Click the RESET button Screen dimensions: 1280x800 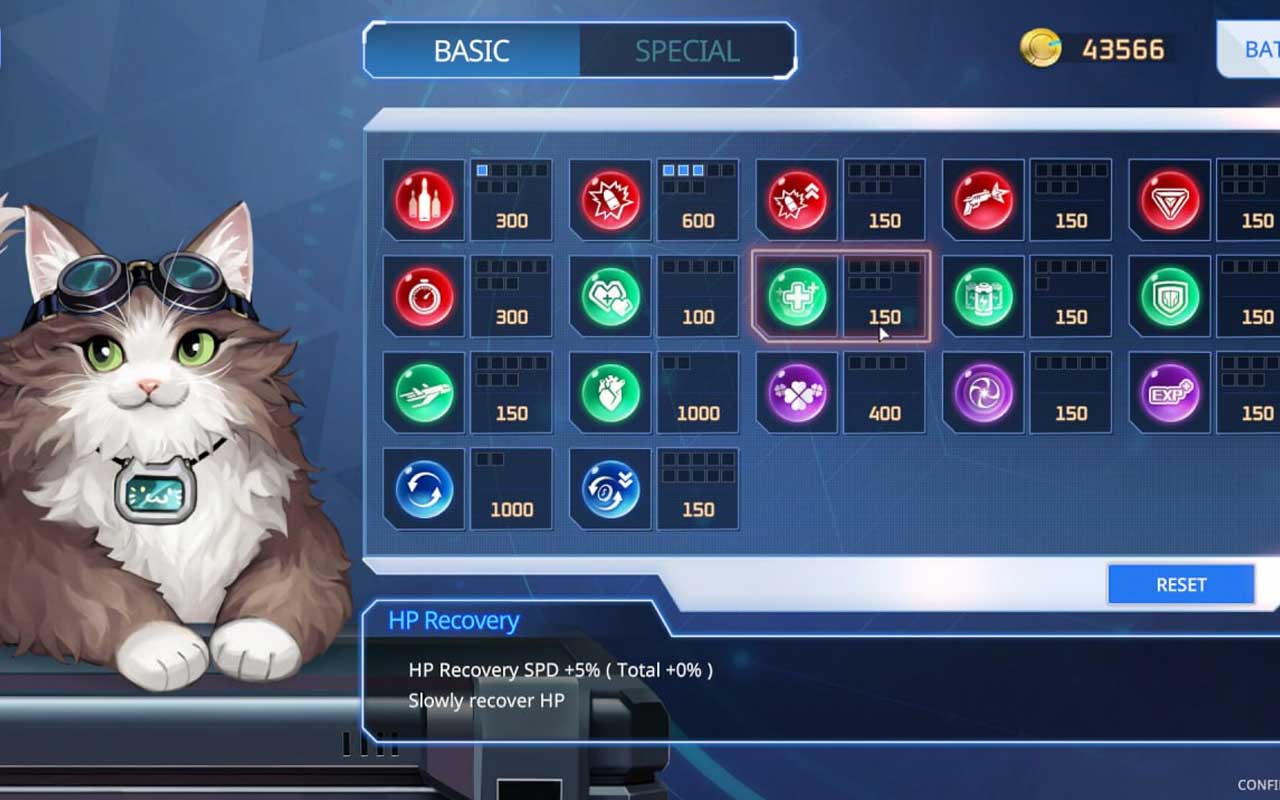pyautogui.click(x=1181, y=585)
